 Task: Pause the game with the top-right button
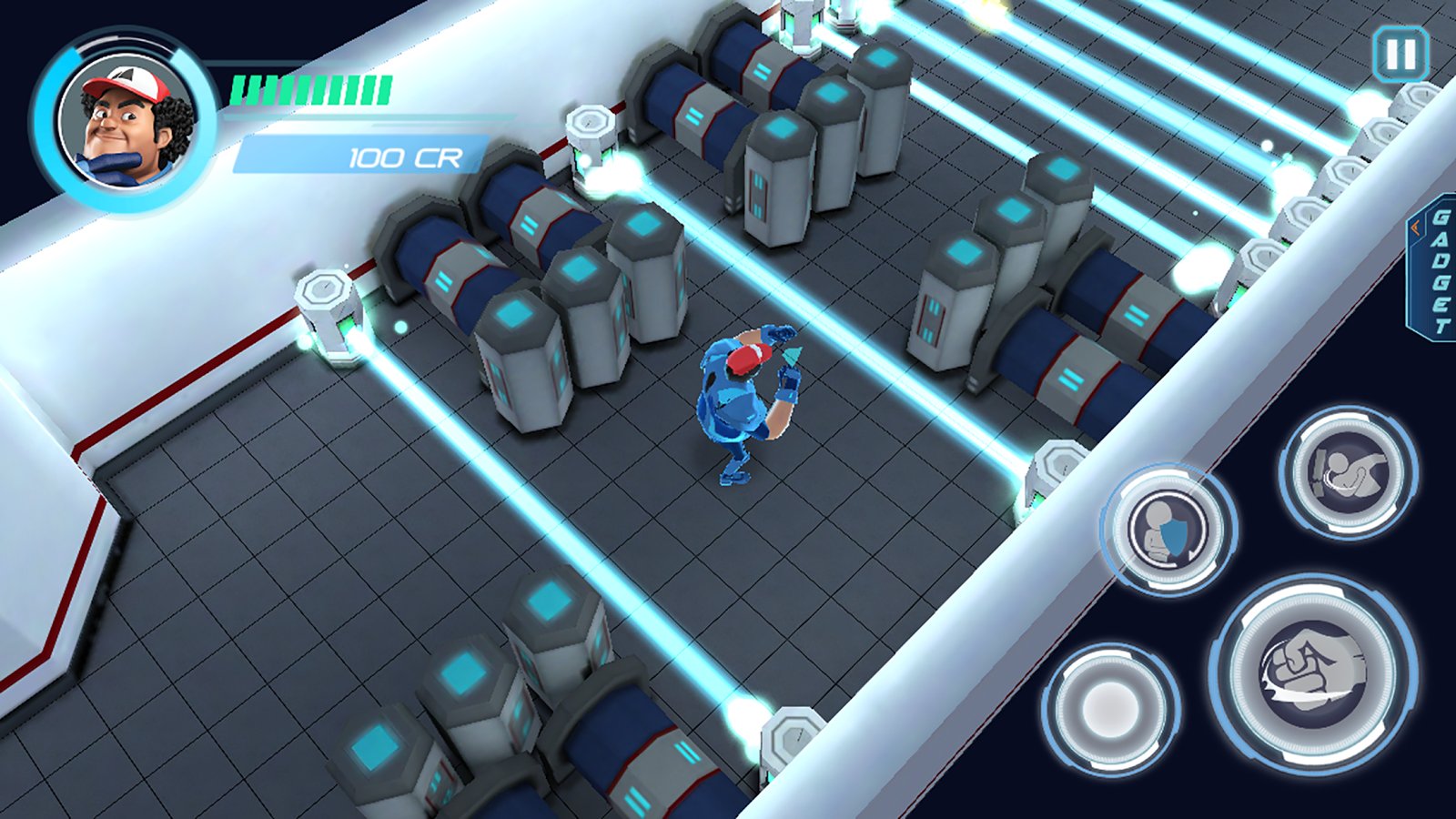[x=1400, y=55]
